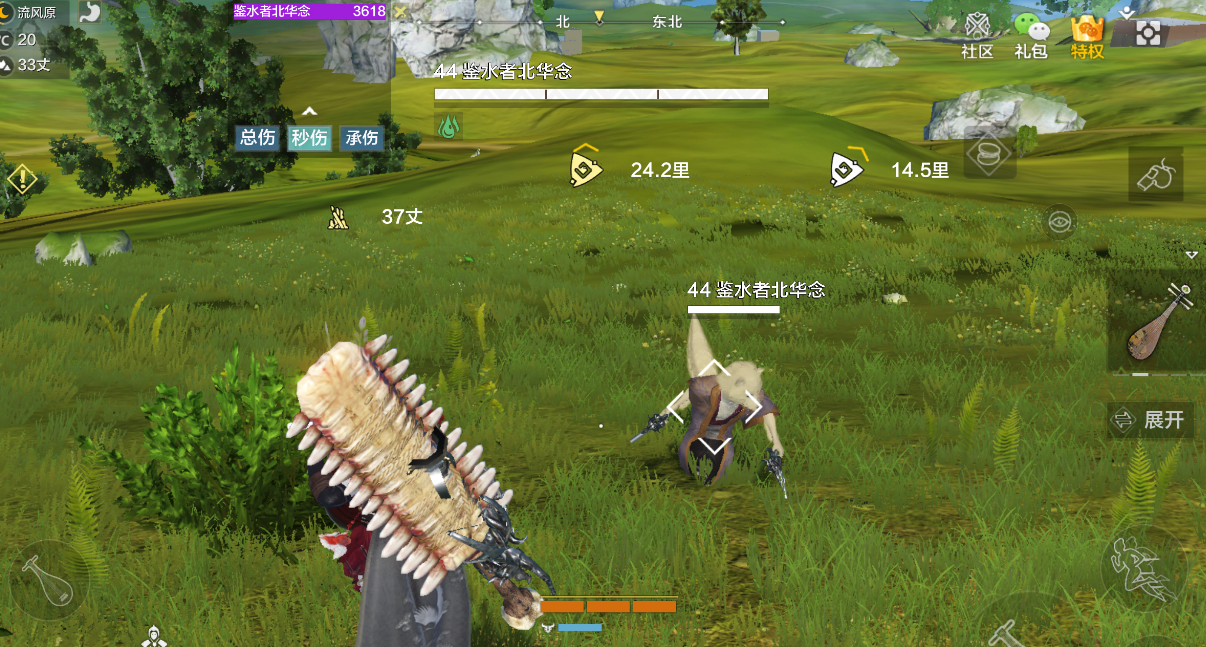Tap the sprinting figure dodge button
The height and width of the screenshot is (647, 1206).
click(x=1143, y=569)
